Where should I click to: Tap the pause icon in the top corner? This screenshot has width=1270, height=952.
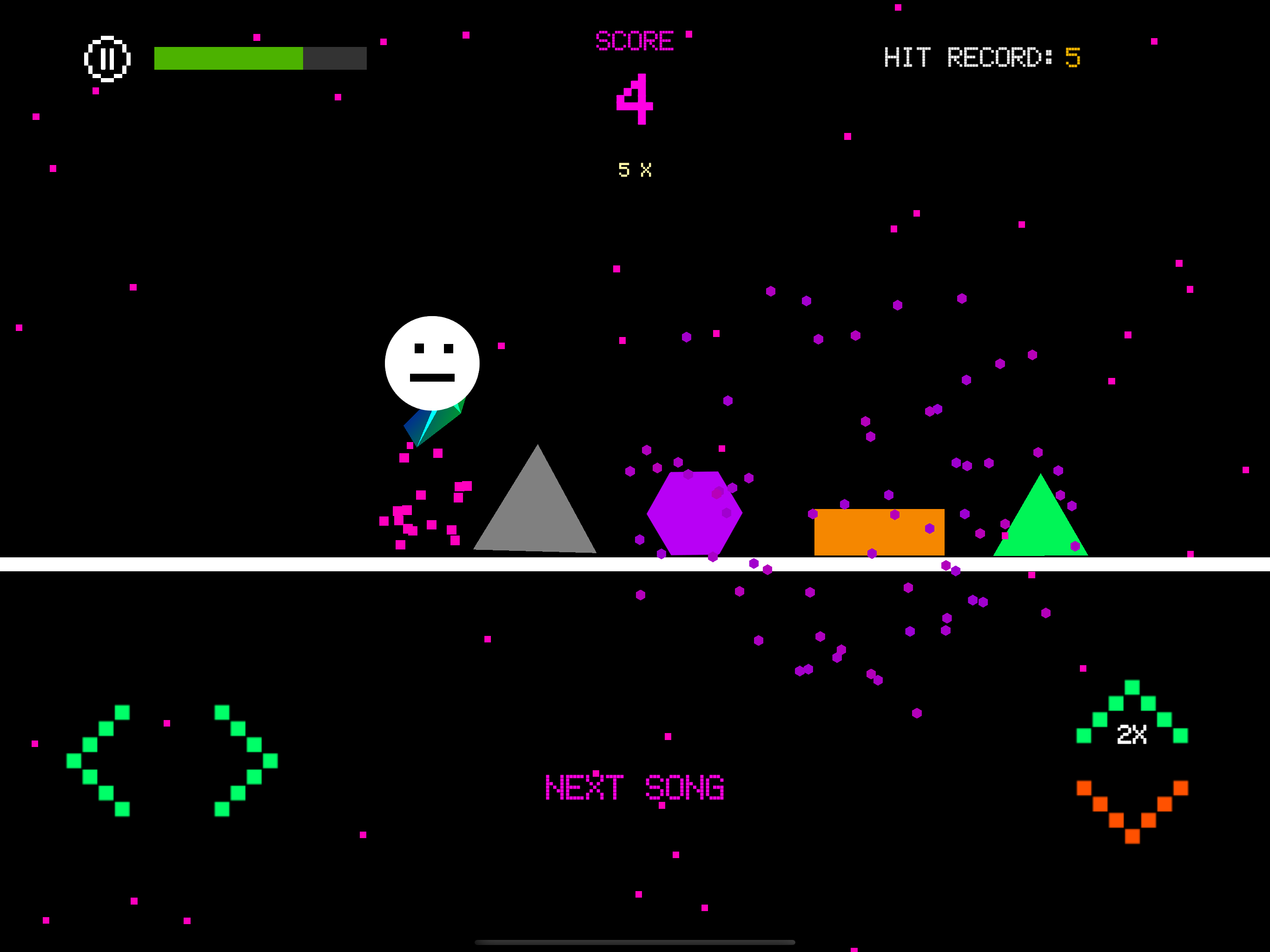(108, 58)
